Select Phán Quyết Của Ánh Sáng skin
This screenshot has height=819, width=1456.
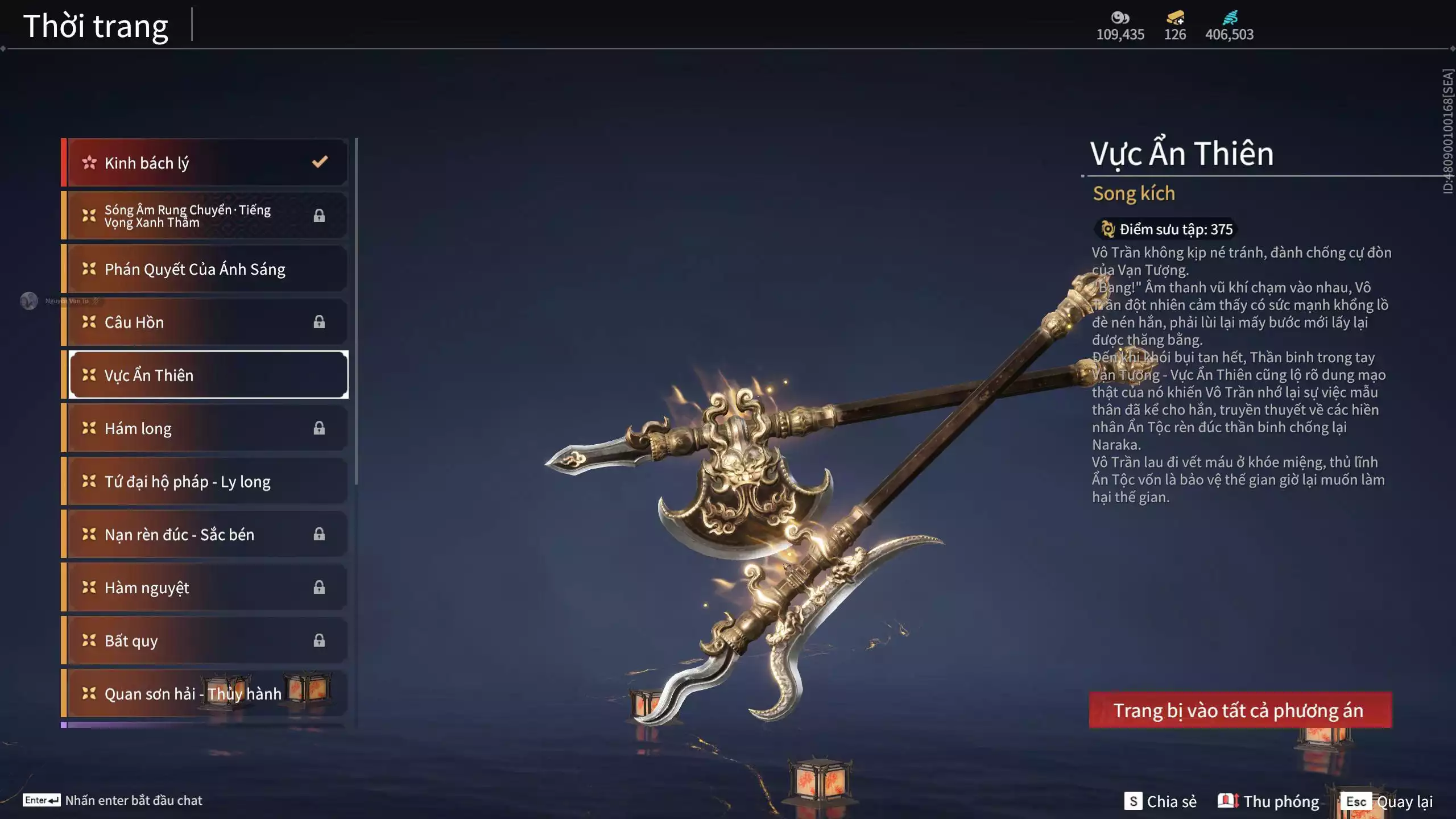[205, 269]
